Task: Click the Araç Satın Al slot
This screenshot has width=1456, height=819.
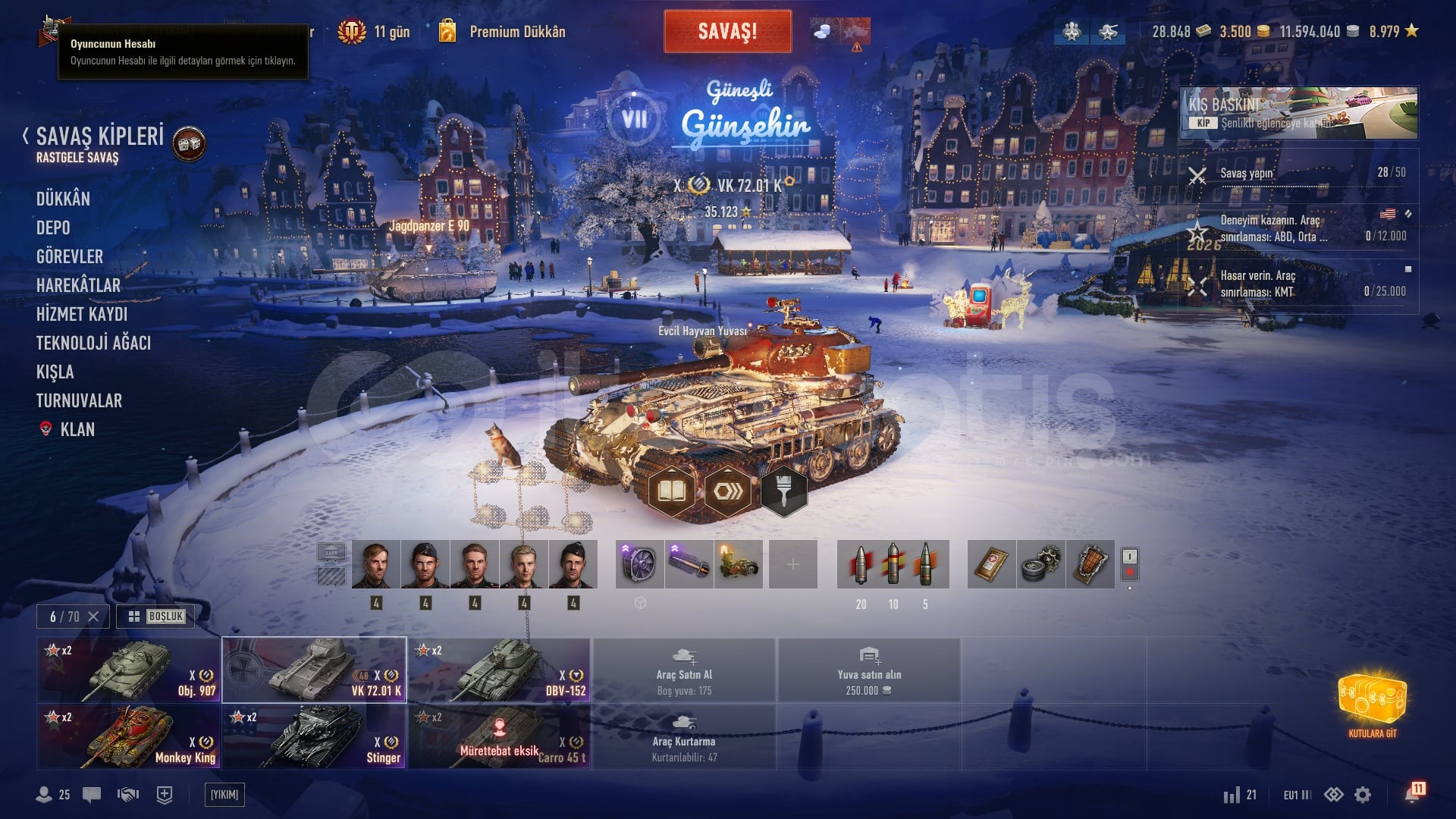Action: click(x=684, y=670)
